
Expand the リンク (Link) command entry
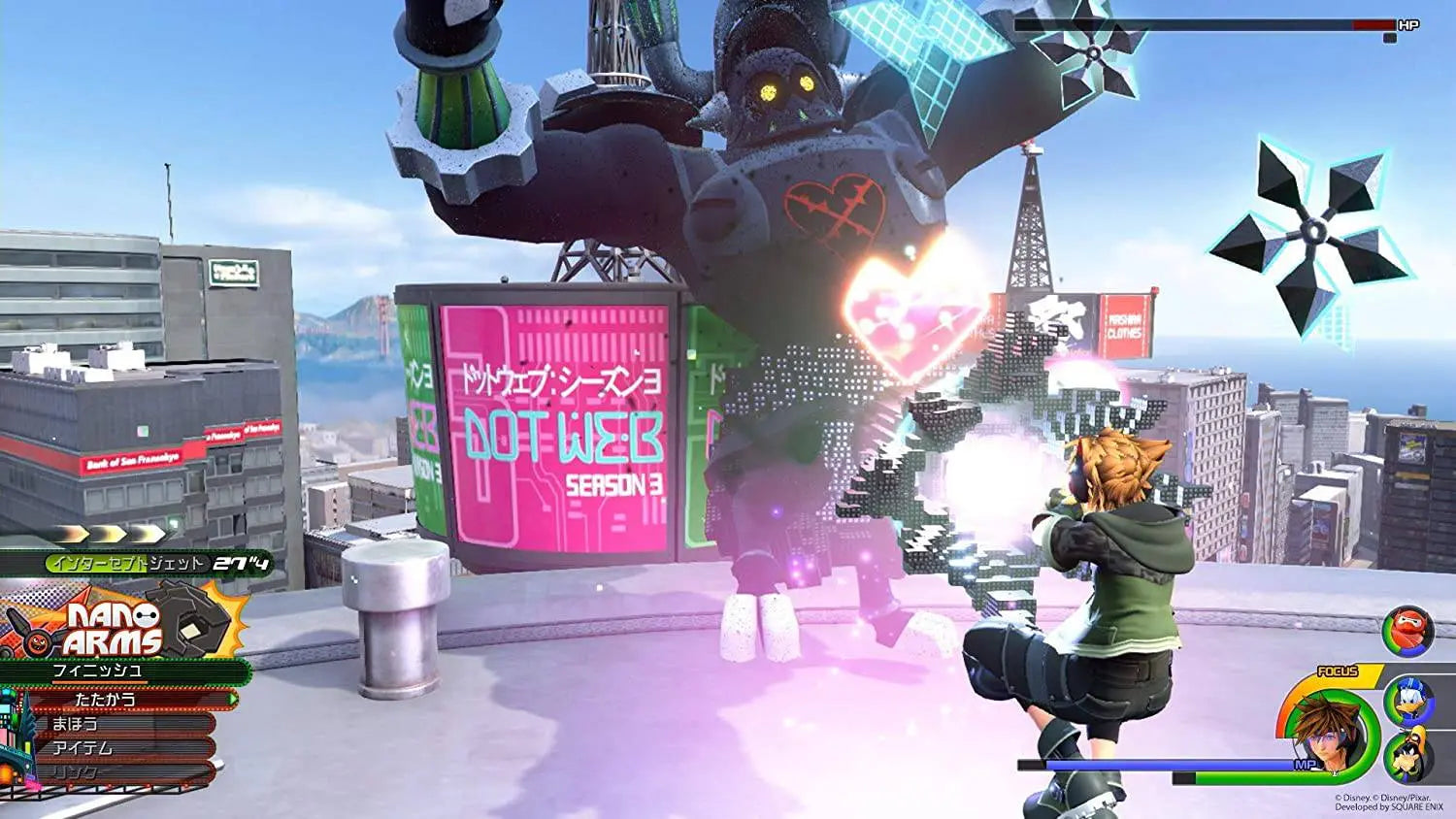[74, 770]
